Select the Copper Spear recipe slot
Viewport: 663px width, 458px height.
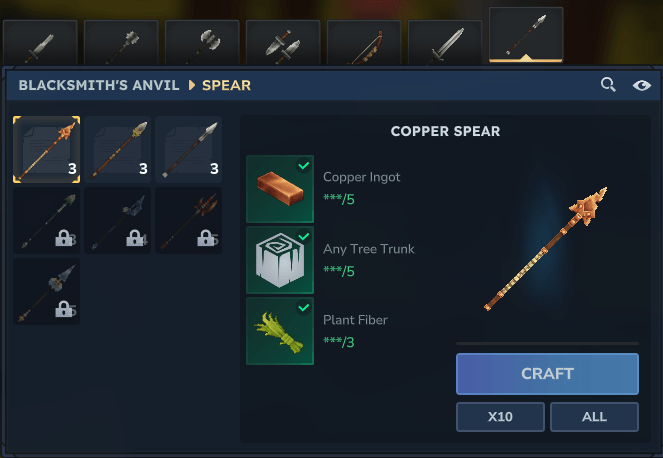tap(46, 149)
